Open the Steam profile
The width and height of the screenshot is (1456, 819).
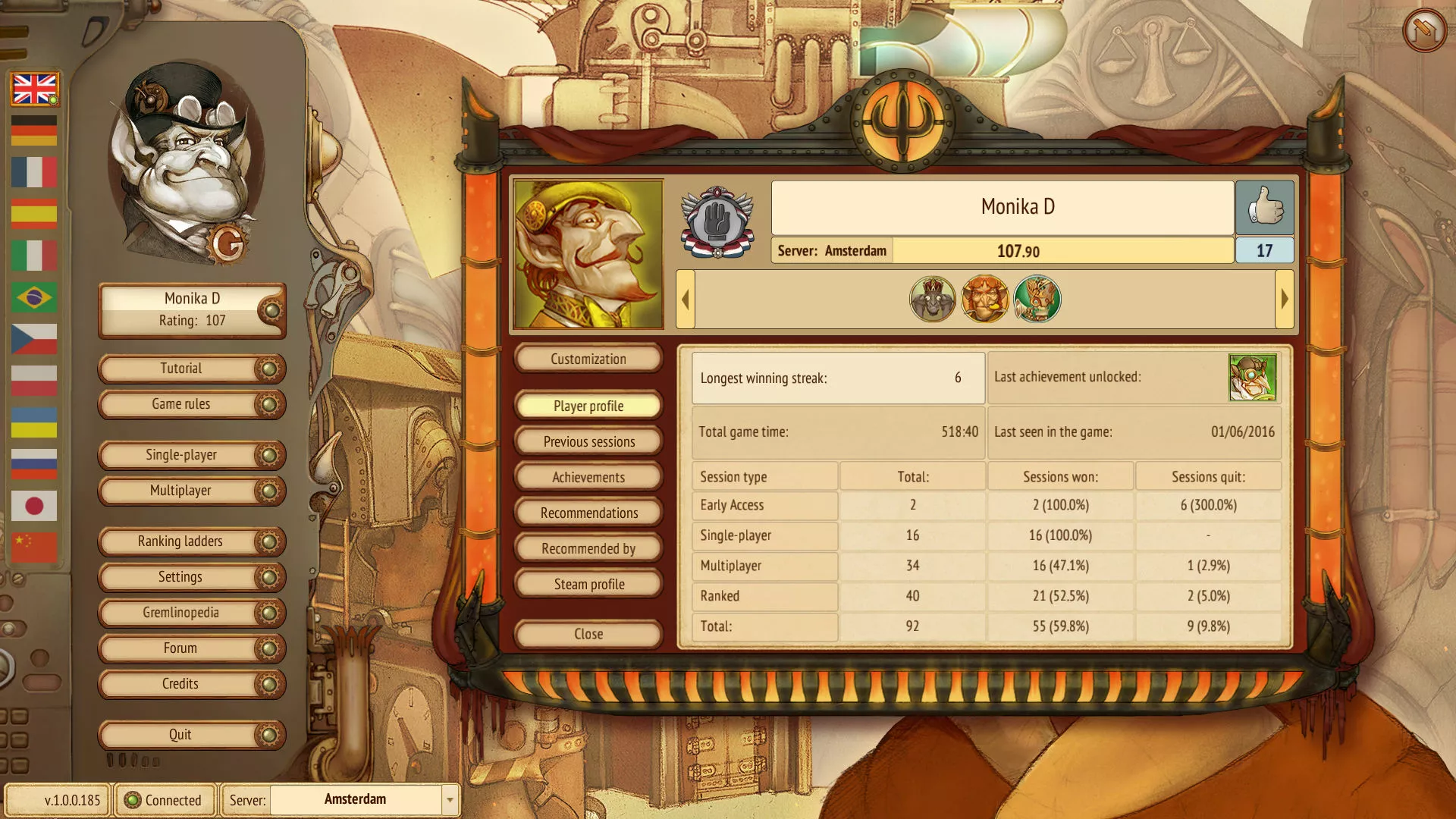588,585
